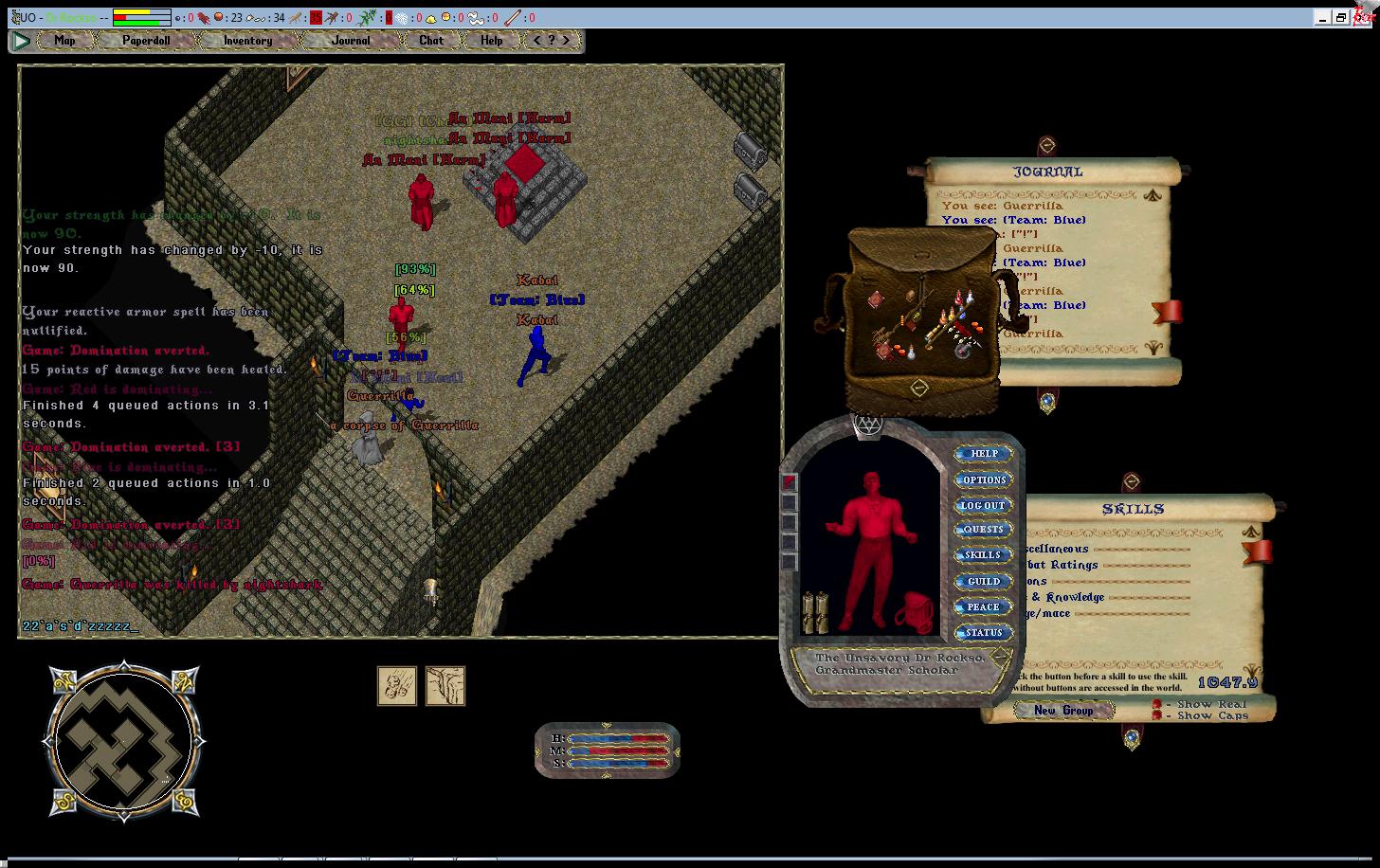
Task: Open the Journal from the top bar
Action: [351, 41]
